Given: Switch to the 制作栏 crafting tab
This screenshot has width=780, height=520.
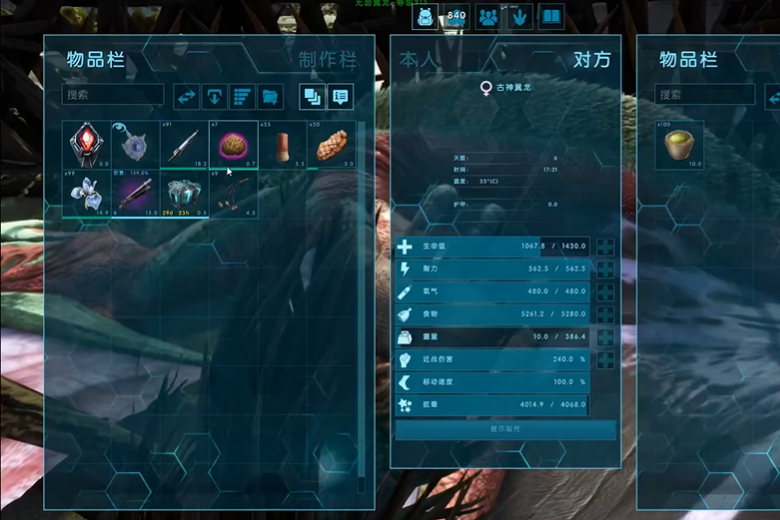Looking at the screenshot, I should click(326, 60).
